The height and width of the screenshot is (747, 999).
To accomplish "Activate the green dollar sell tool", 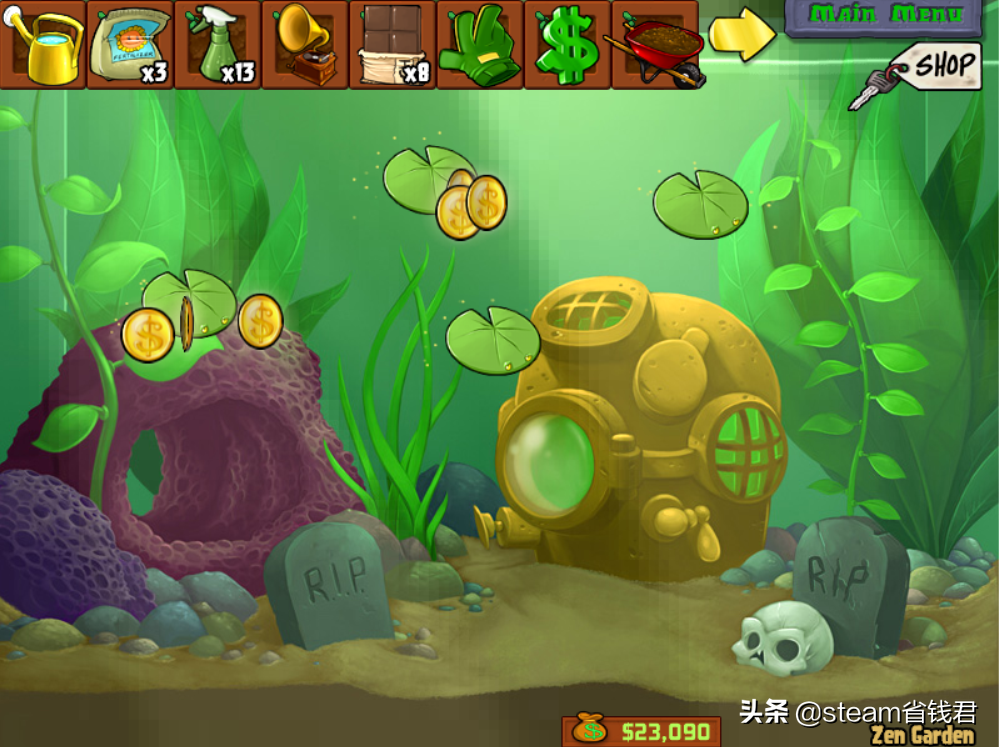I will click(x=566, y=46).
